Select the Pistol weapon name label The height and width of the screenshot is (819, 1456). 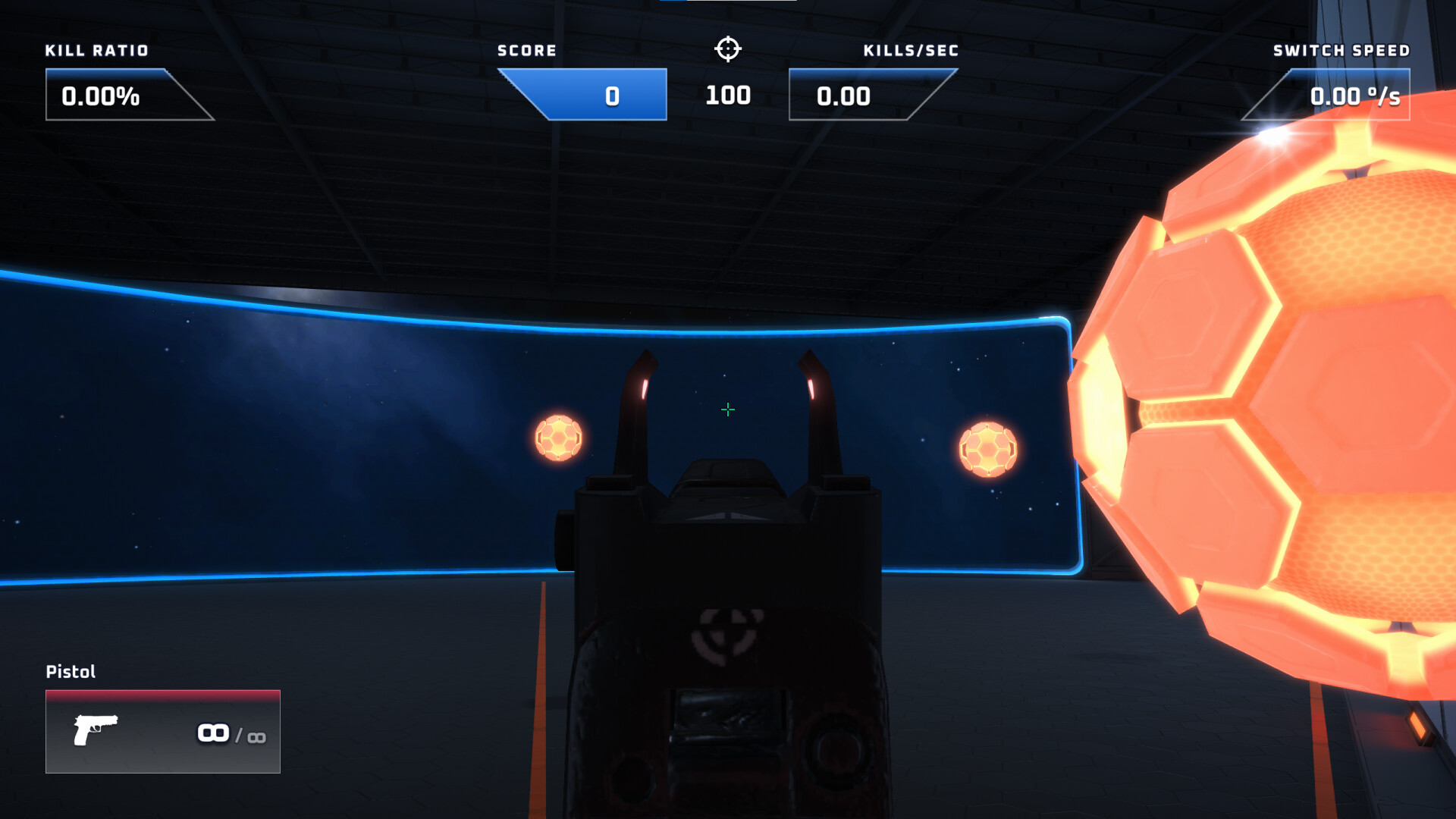(71, 672)
